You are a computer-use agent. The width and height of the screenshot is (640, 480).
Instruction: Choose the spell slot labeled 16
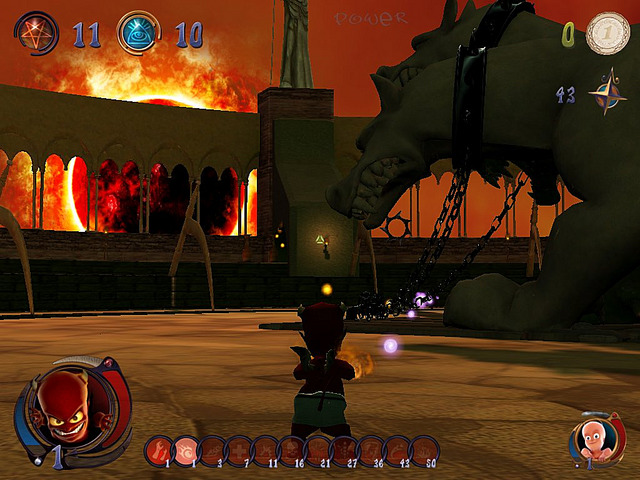click(291, 450)
